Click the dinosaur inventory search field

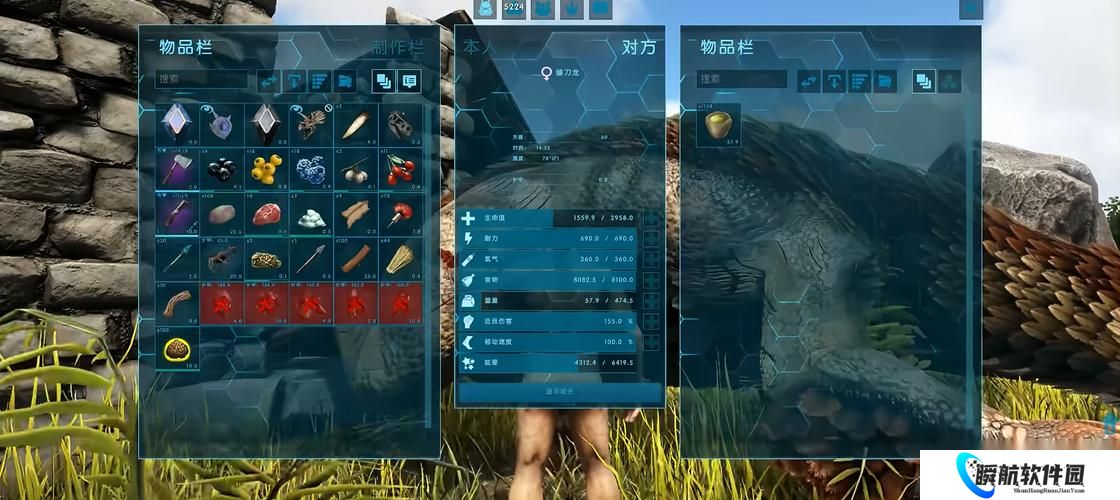[741, 79]
